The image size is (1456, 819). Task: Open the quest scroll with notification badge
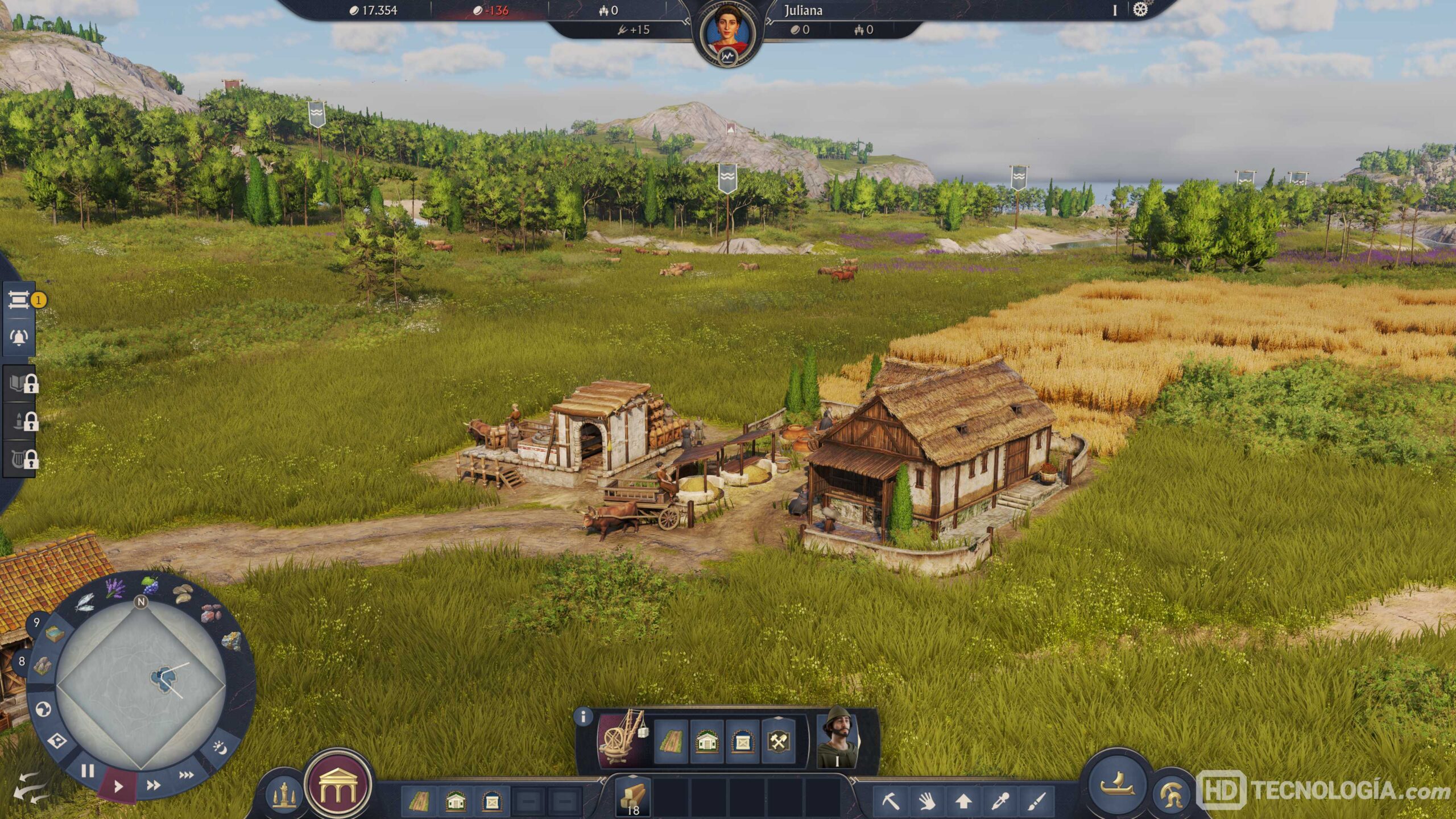(20, 300)
